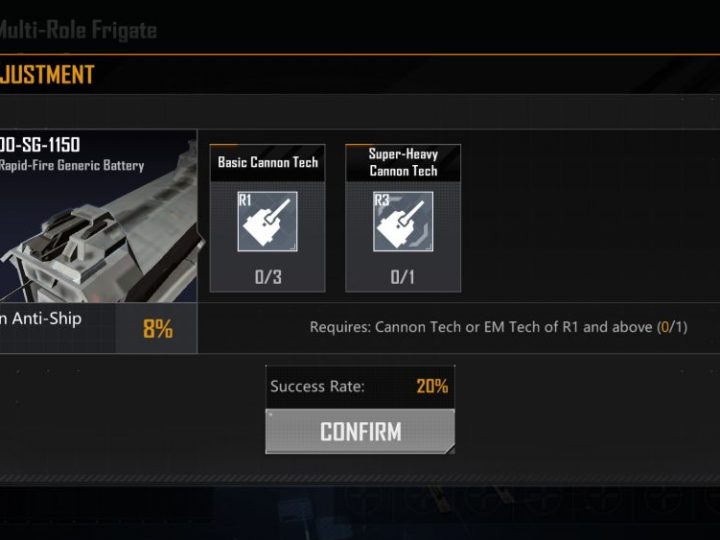The image size is (720, 540).
Task: Choose the Super-Heavy Cannon Tech card
Action: click(x=403, y=219)
